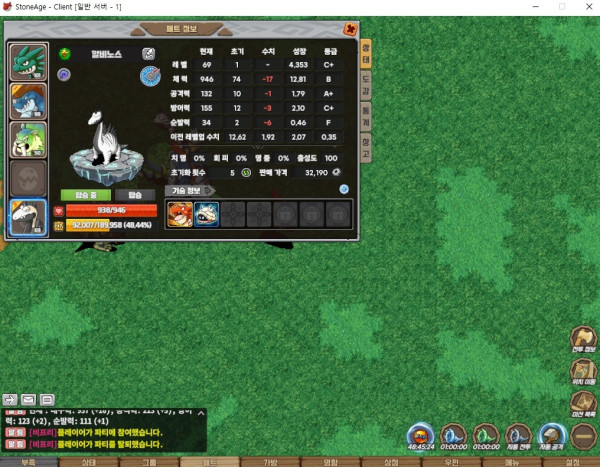The width and height of the screenshot is (600, 467).
Task: Select the white shell skill icon
Action: 206,213
